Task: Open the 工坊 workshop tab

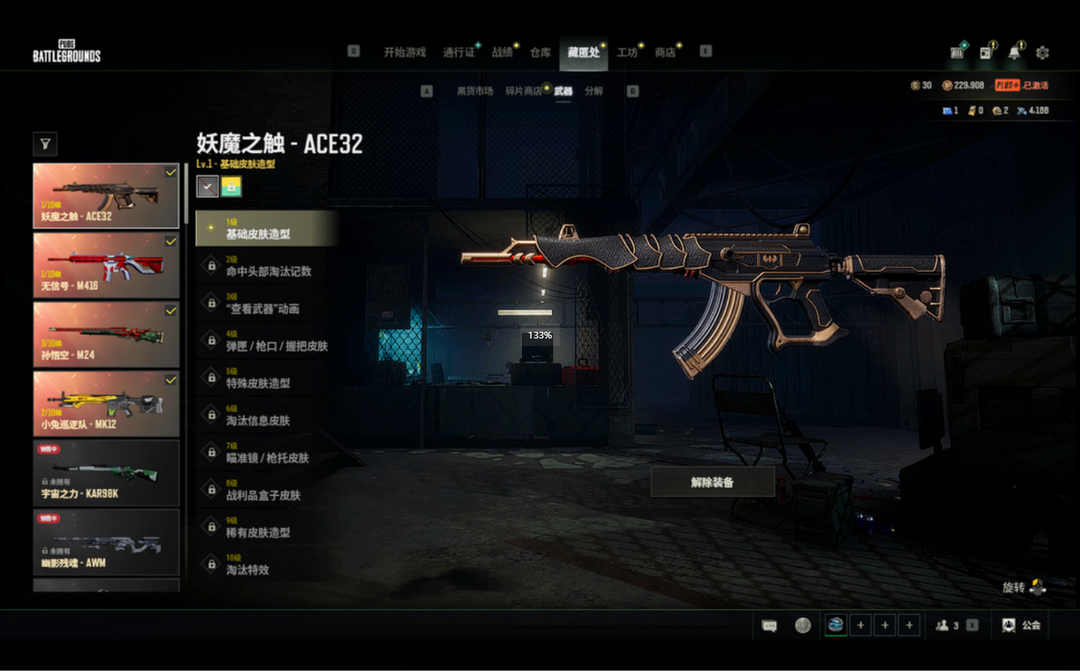Action: coord(627,52)
